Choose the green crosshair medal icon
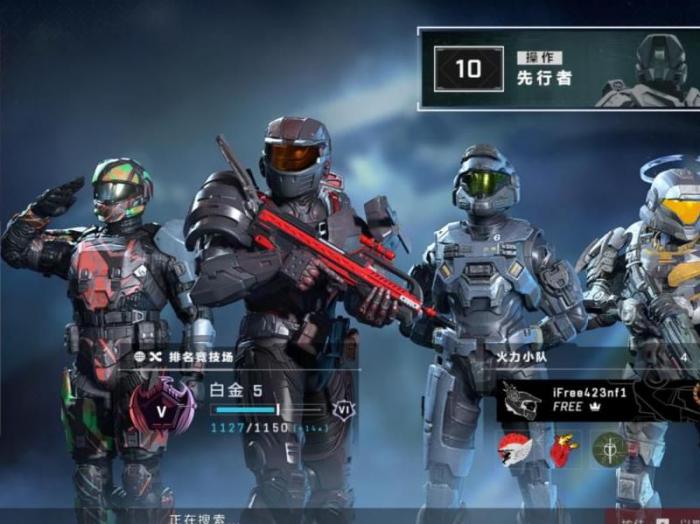 pos(610,450)
